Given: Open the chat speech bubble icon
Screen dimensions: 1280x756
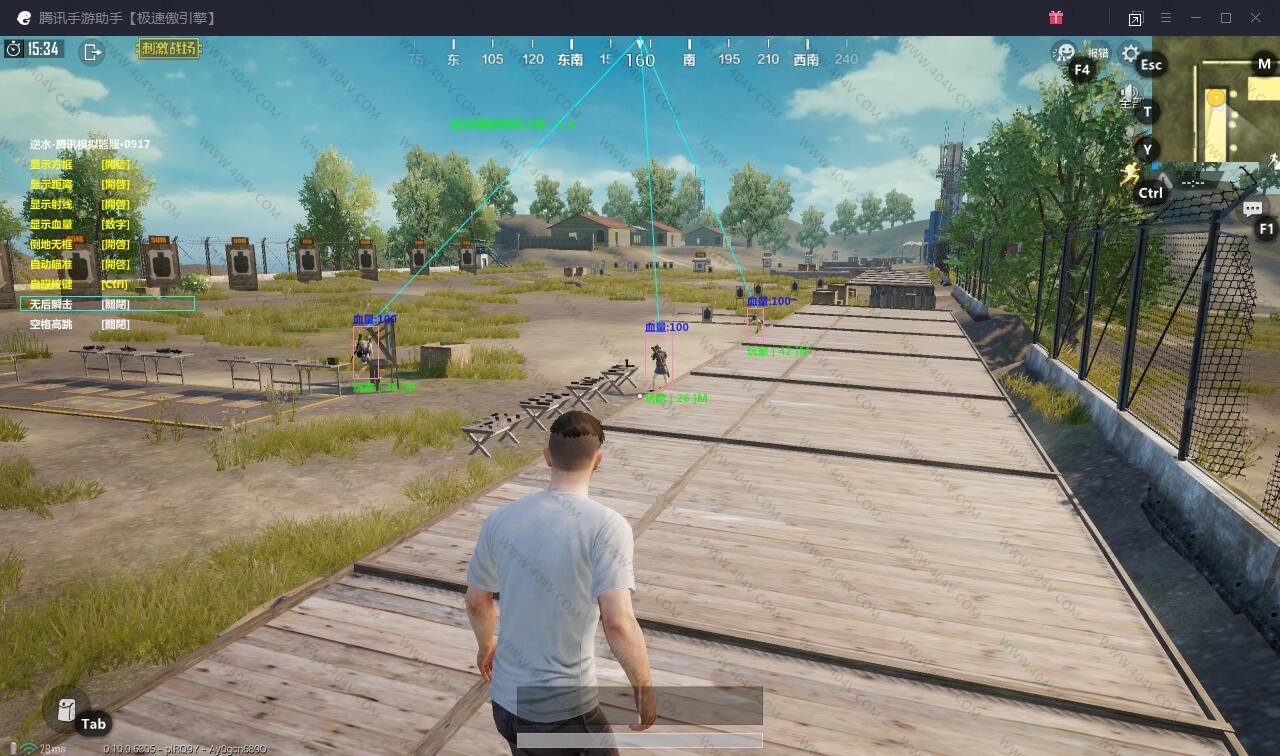Looking at the screenshot, I should (x=1252, y=209).
